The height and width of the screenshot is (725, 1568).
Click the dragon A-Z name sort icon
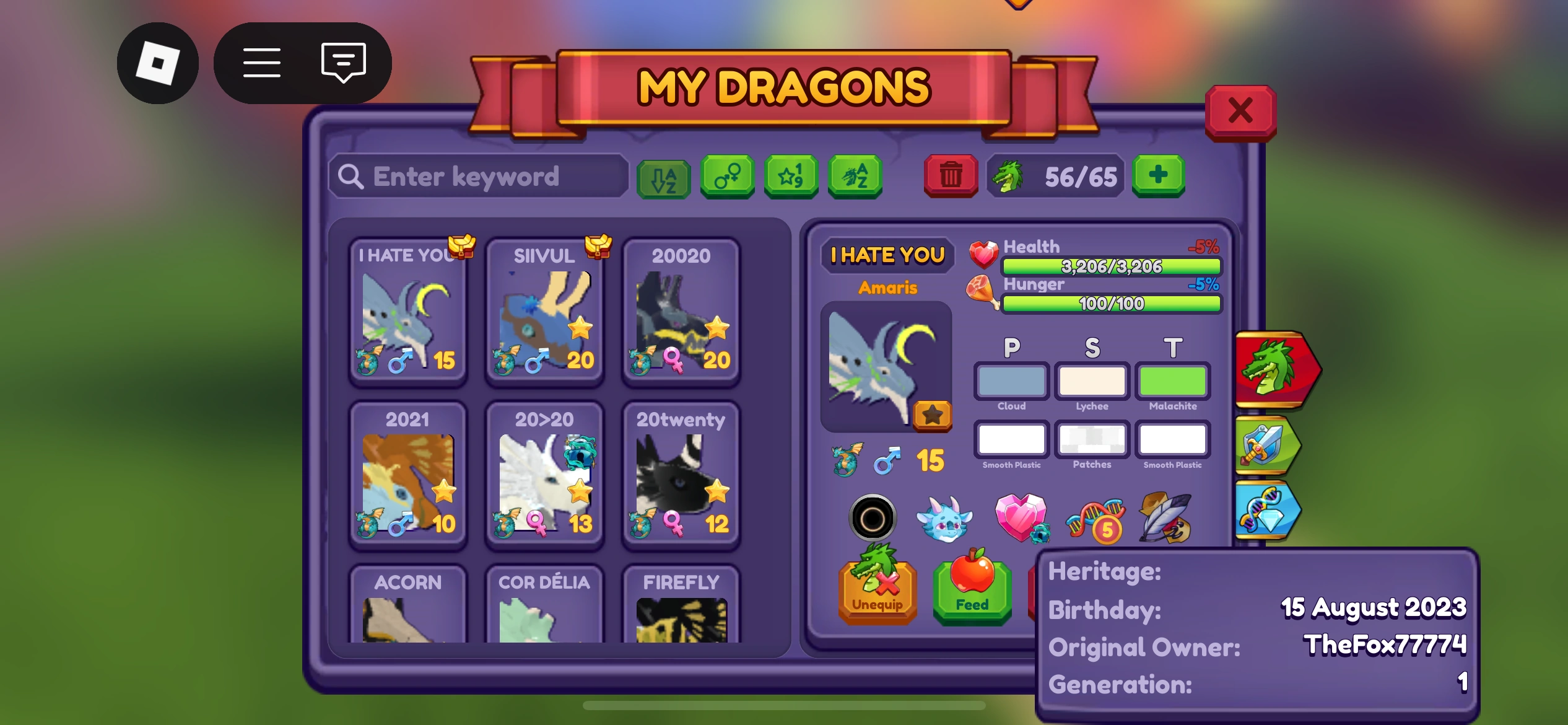[855, 177]
